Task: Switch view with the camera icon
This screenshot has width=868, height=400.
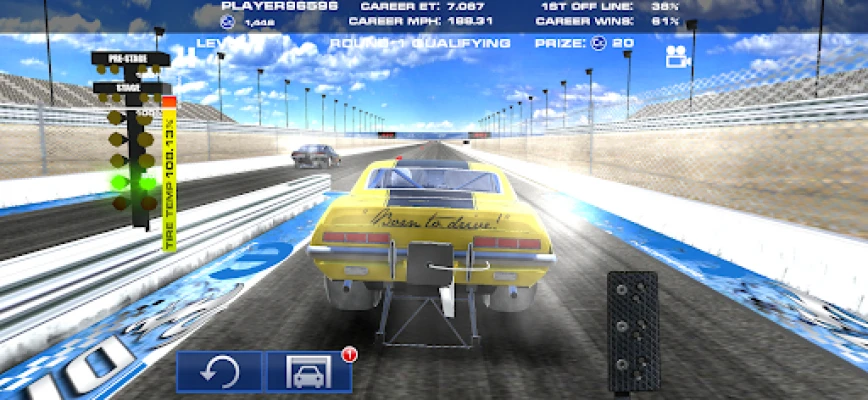Action: [x=678, y=58]
